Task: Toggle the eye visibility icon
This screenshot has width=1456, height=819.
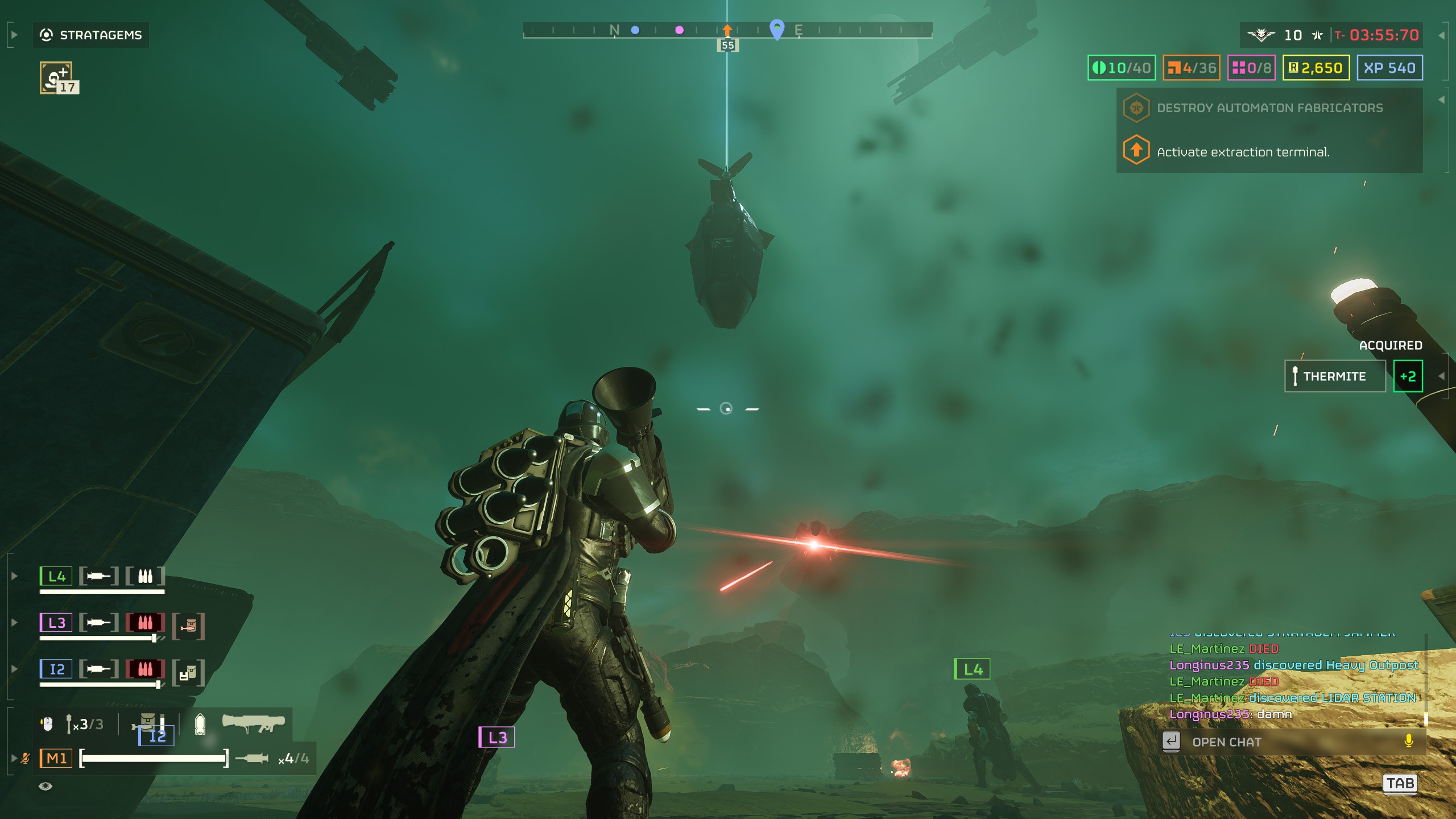Action: pos(45,786)
